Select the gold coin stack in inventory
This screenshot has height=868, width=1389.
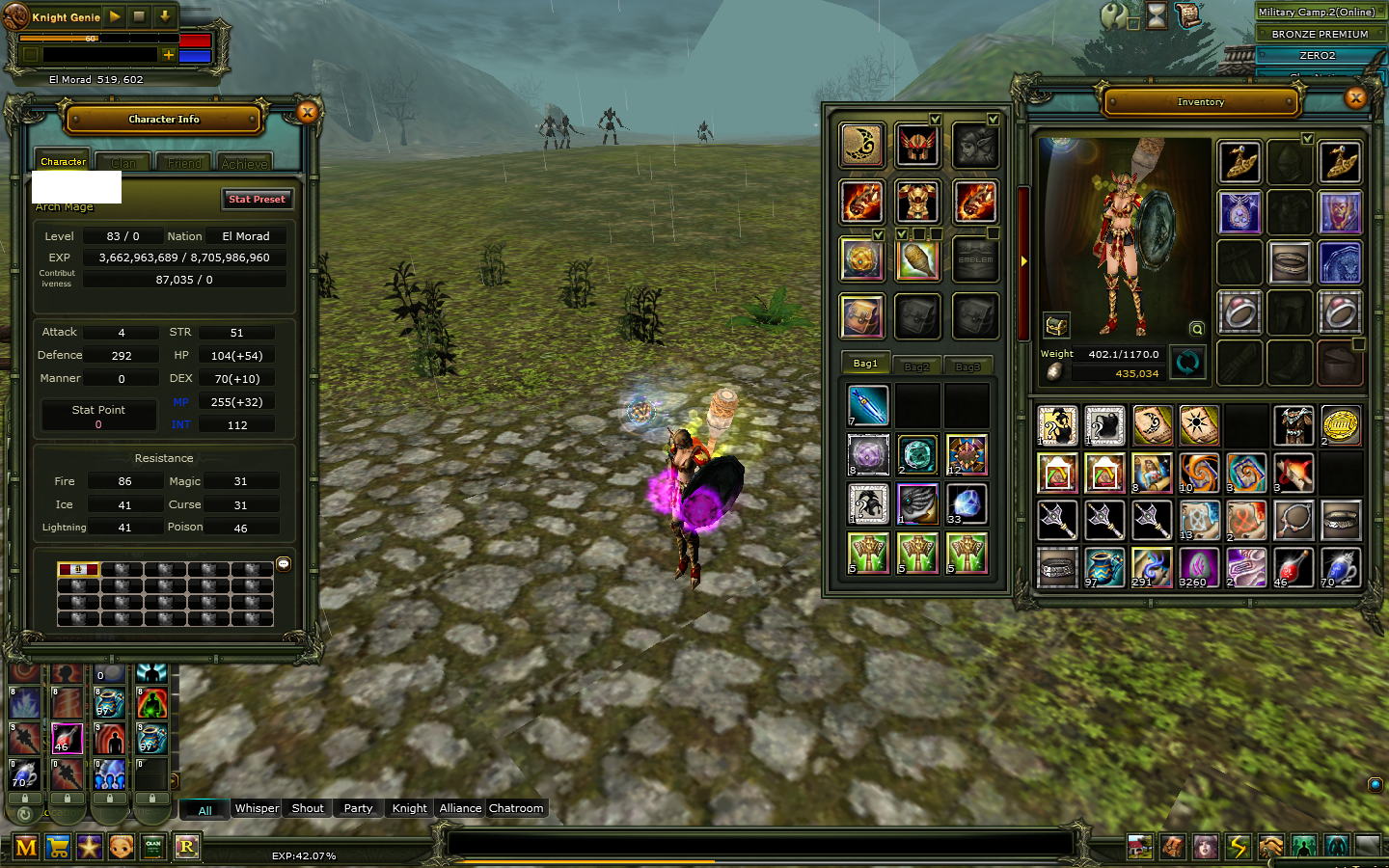pyautogui.click(x=1340, y=425)
